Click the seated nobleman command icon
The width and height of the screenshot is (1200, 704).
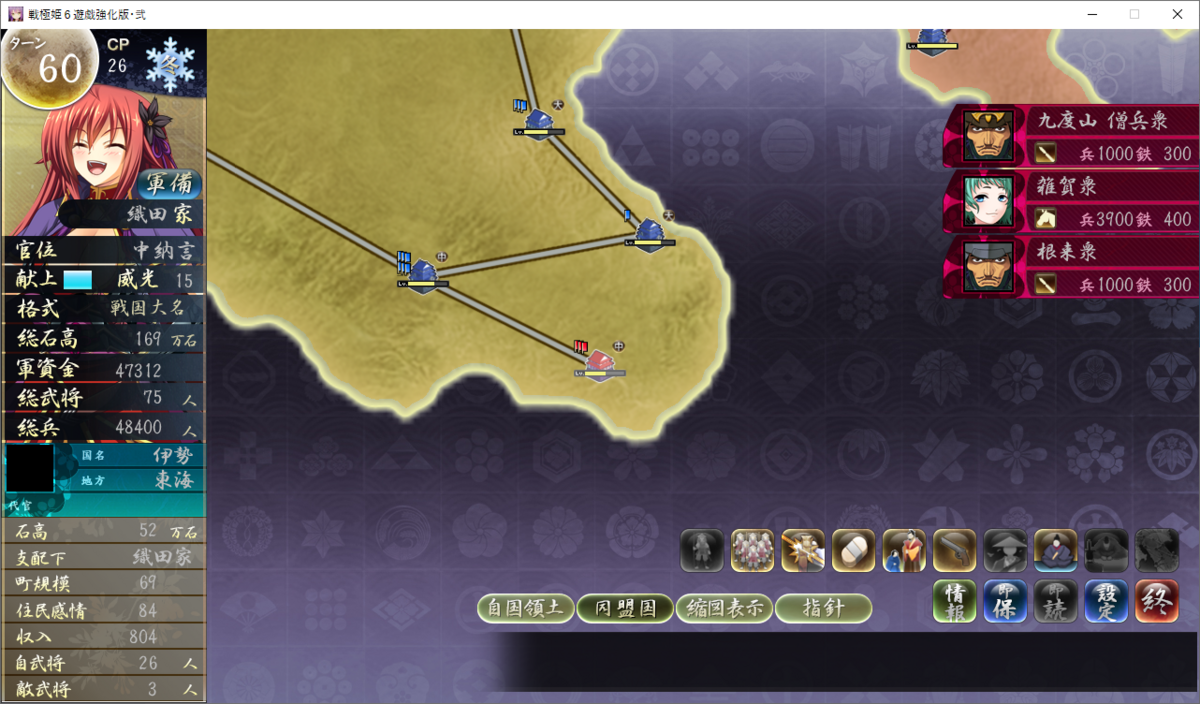click(1055, 551)
